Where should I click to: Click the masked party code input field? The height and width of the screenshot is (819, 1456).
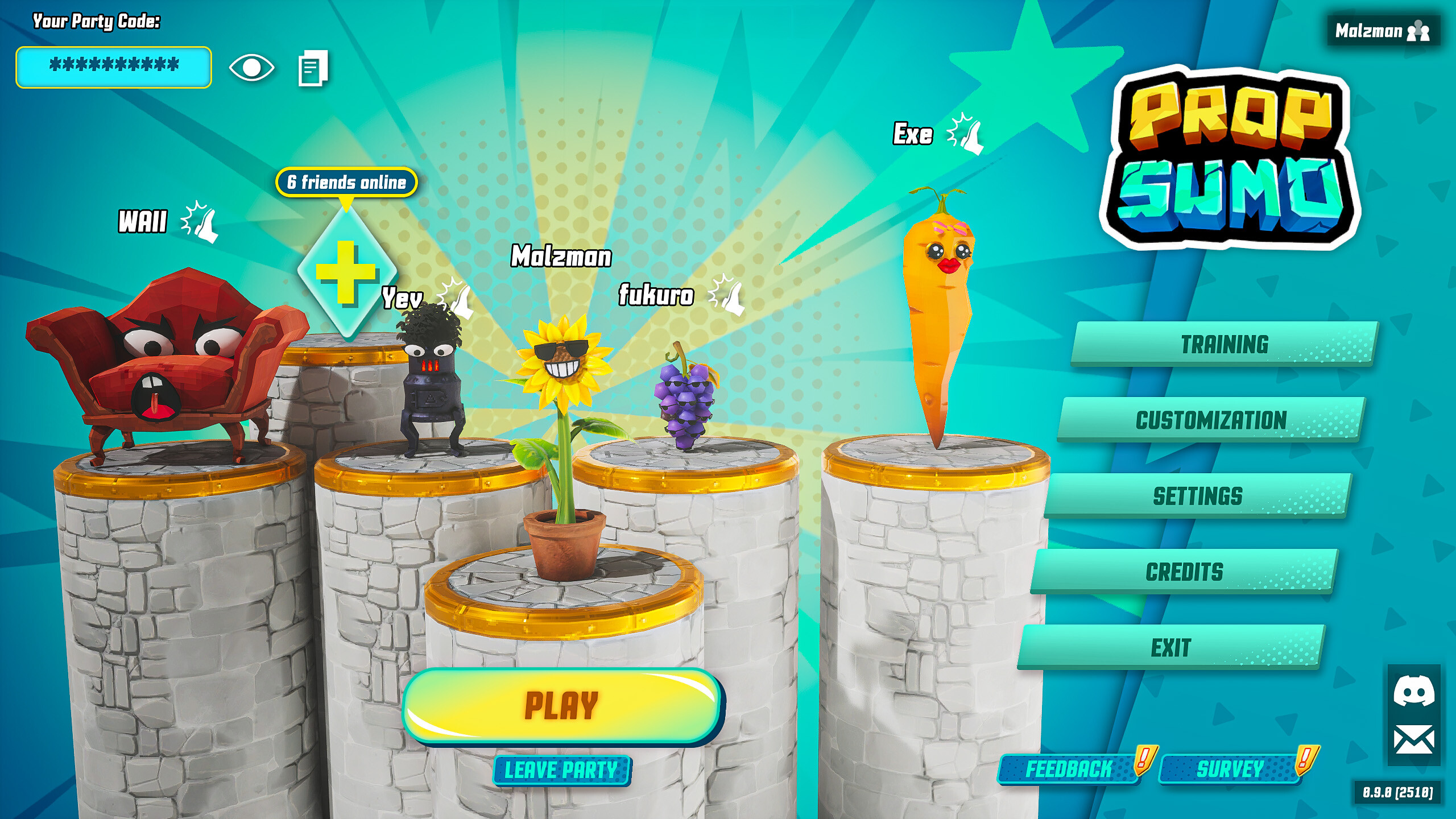[113, 68]
